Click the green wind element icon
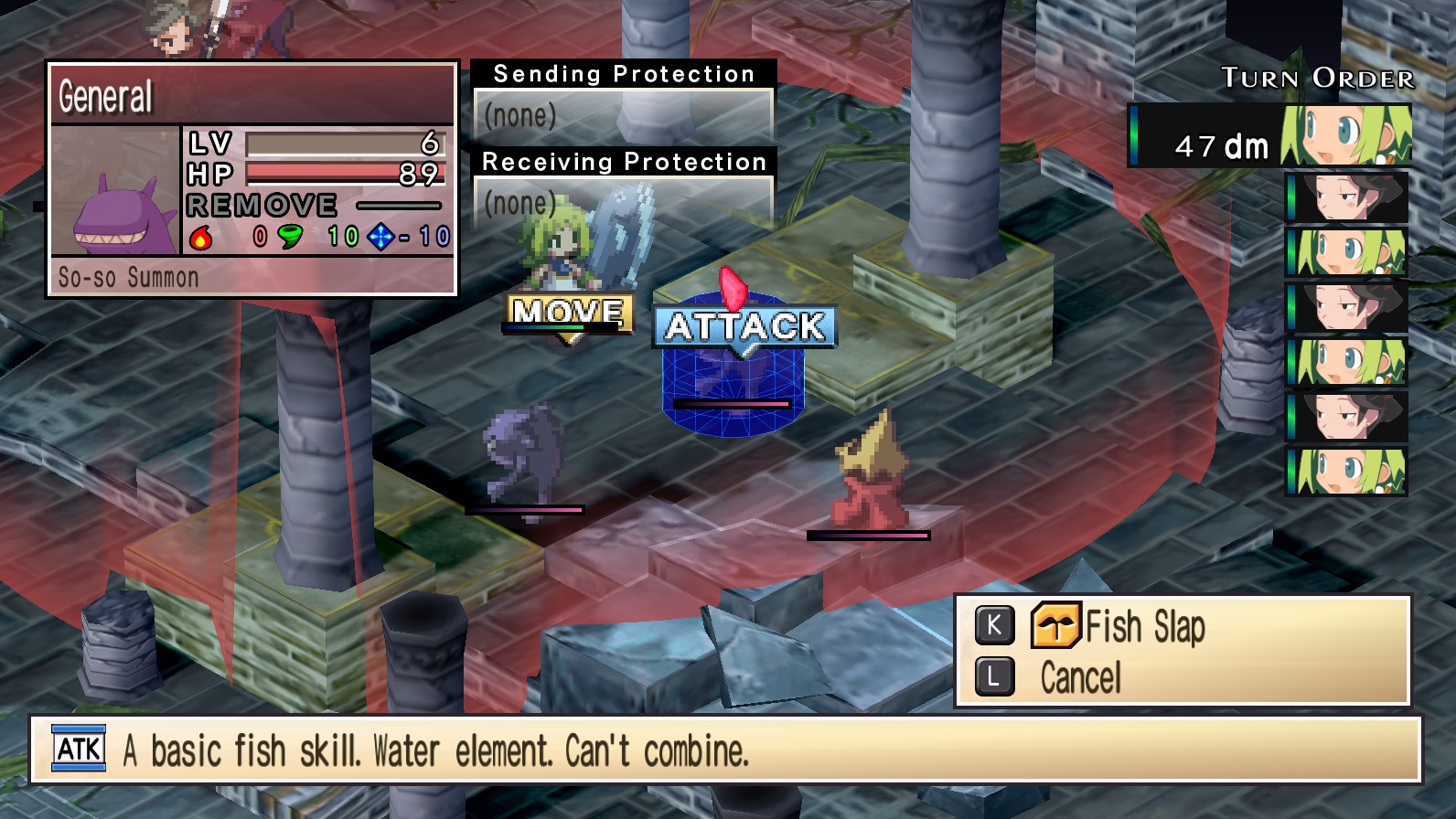The height and width of the screenshot is (819, 1456). [290, 236]
